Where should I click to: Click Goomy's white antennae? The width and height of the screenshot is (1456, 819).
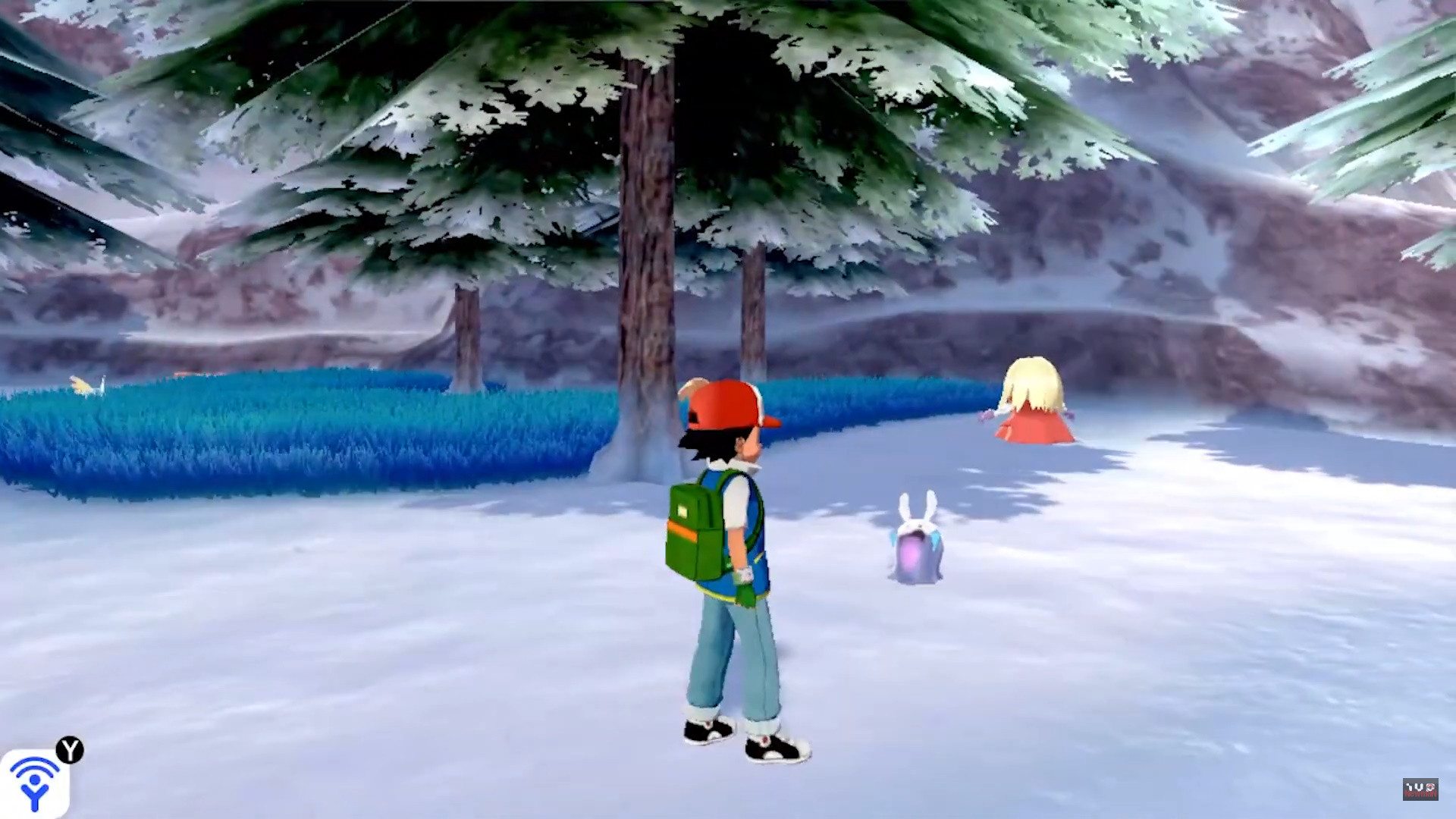pos(918,504)
